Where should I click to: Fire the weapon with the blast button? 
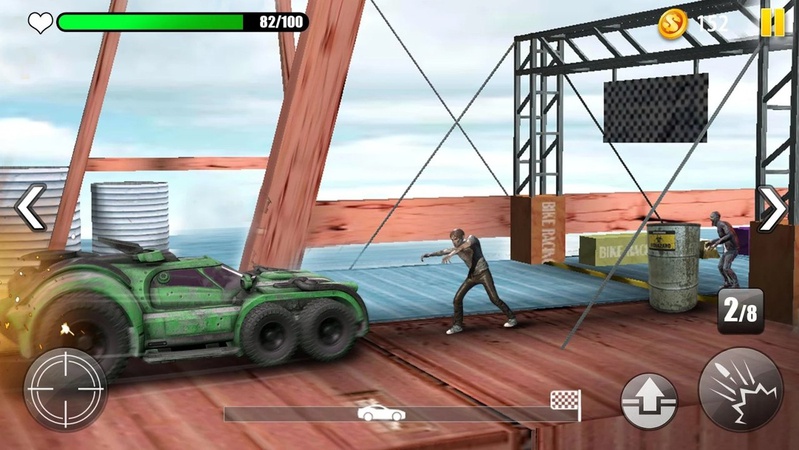[x=741, y=389]
